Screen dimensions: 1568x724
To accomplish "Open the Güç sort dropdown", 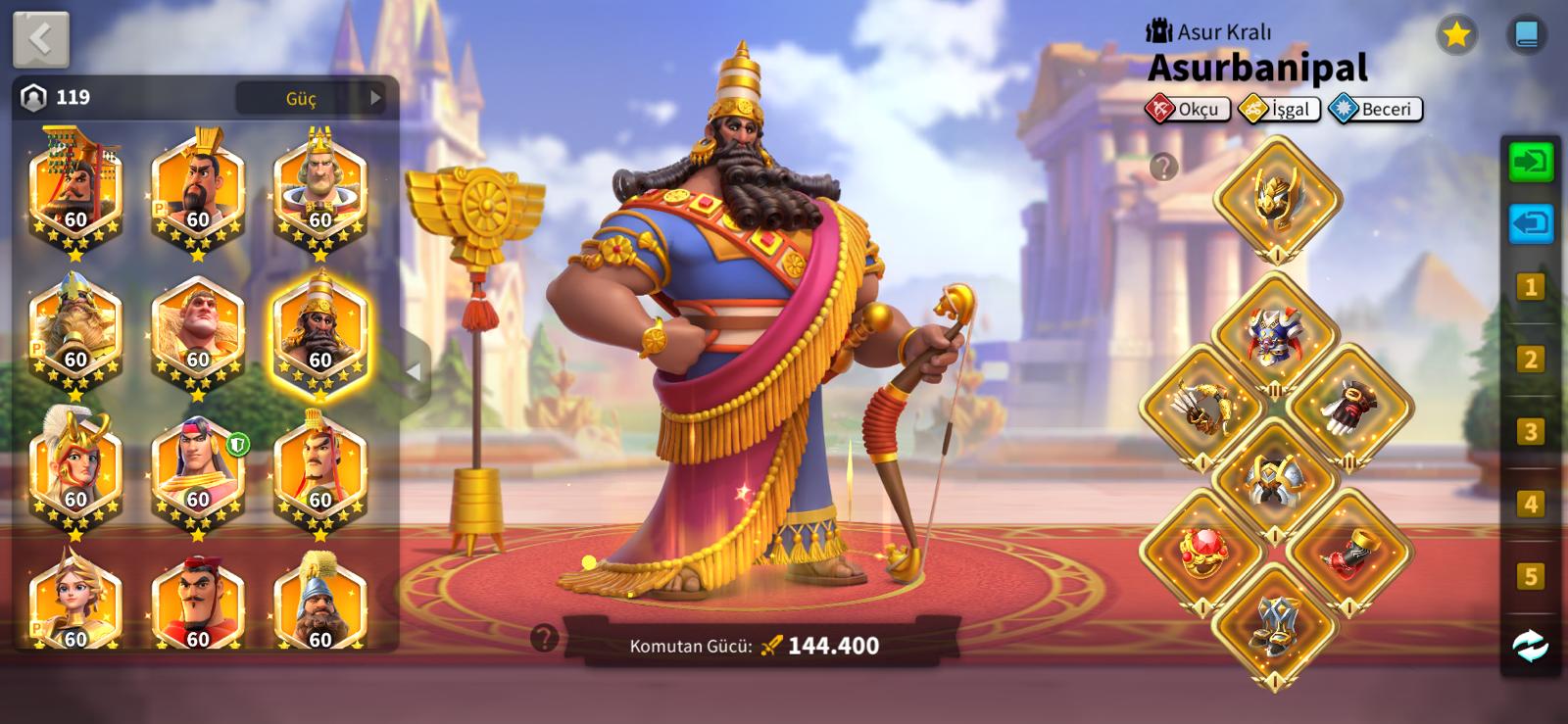I will point(311,98).
